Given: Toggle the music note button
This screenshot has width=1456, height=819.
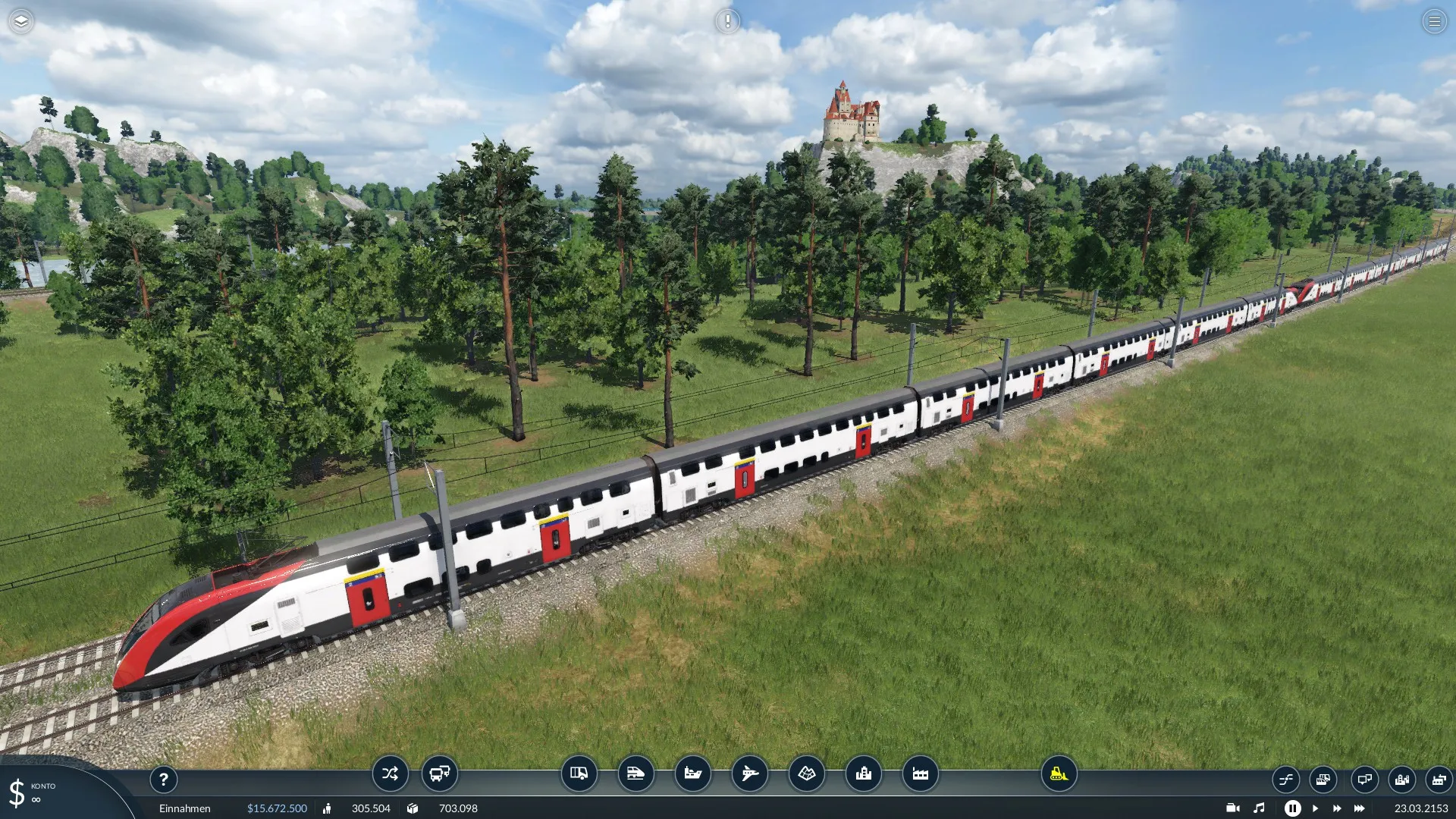Looking at the screenshot, I should click(1259, 808).
